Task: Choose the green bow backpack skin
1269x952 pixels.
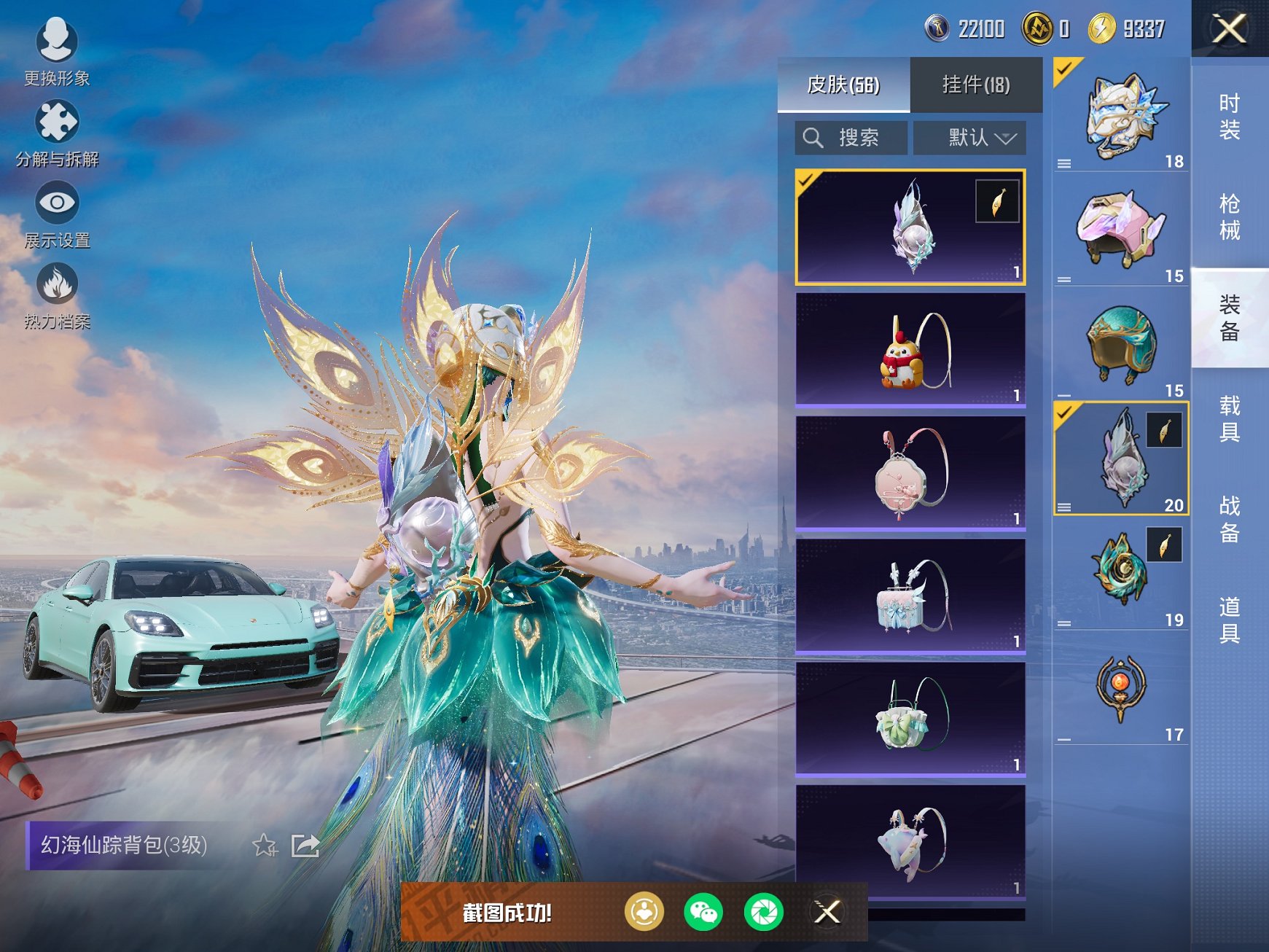Action: pyautogui.click(x=910, y=719)
